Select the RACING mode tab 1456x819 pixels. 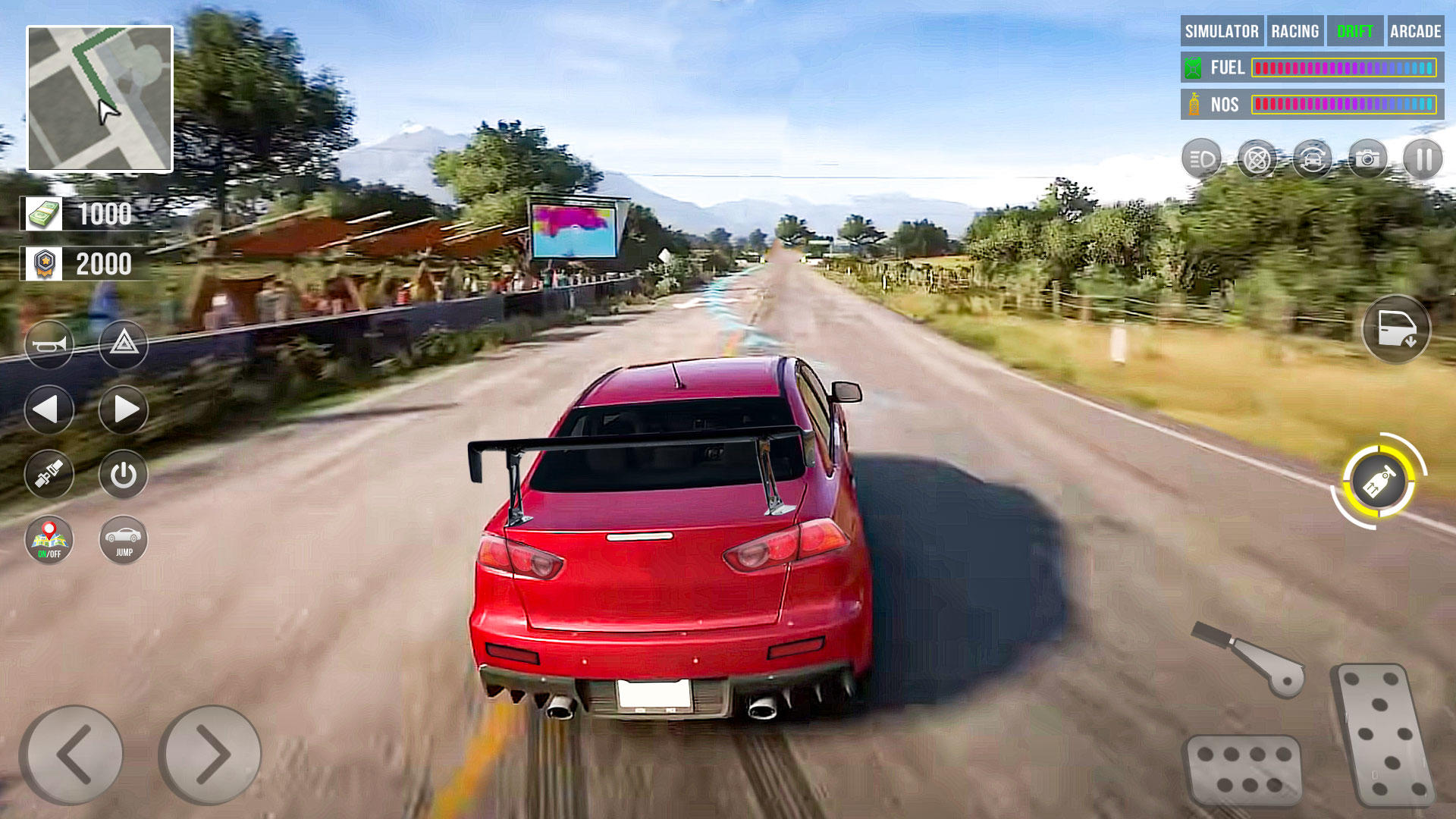[1295, 32]
